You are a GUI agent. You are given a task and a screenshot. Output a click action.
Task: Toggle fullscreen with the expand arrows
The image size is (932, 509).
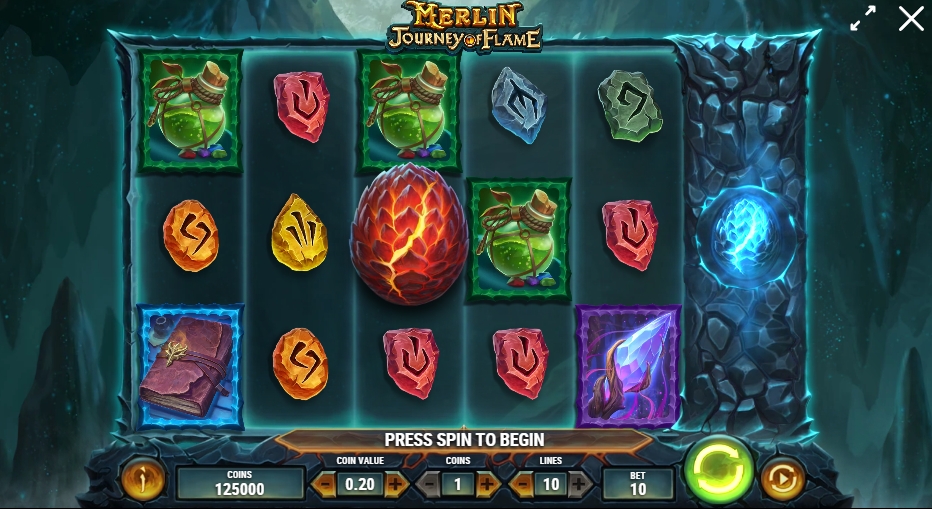point(863,18)
